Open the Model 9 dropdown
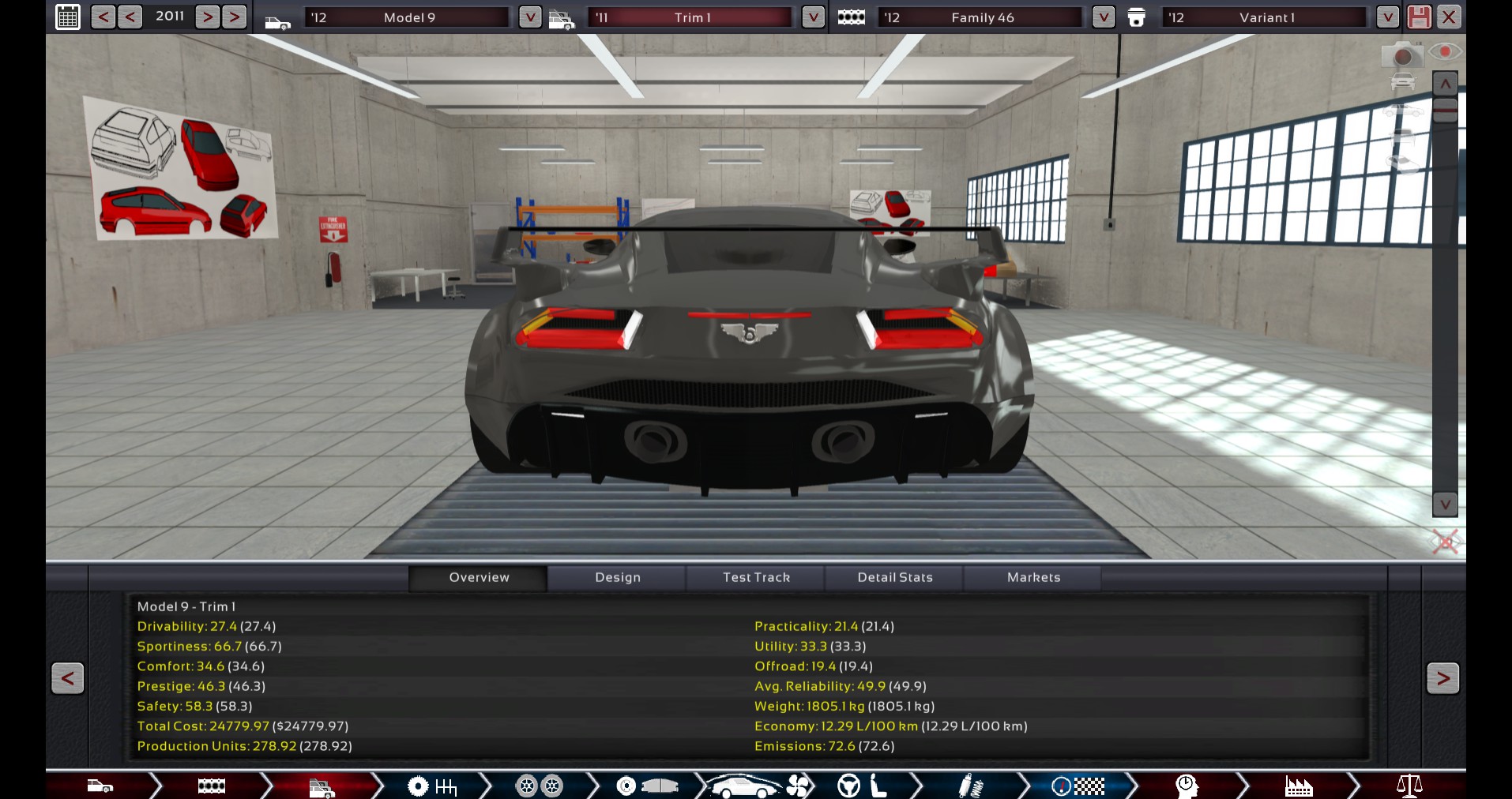 tap(528, 16)
